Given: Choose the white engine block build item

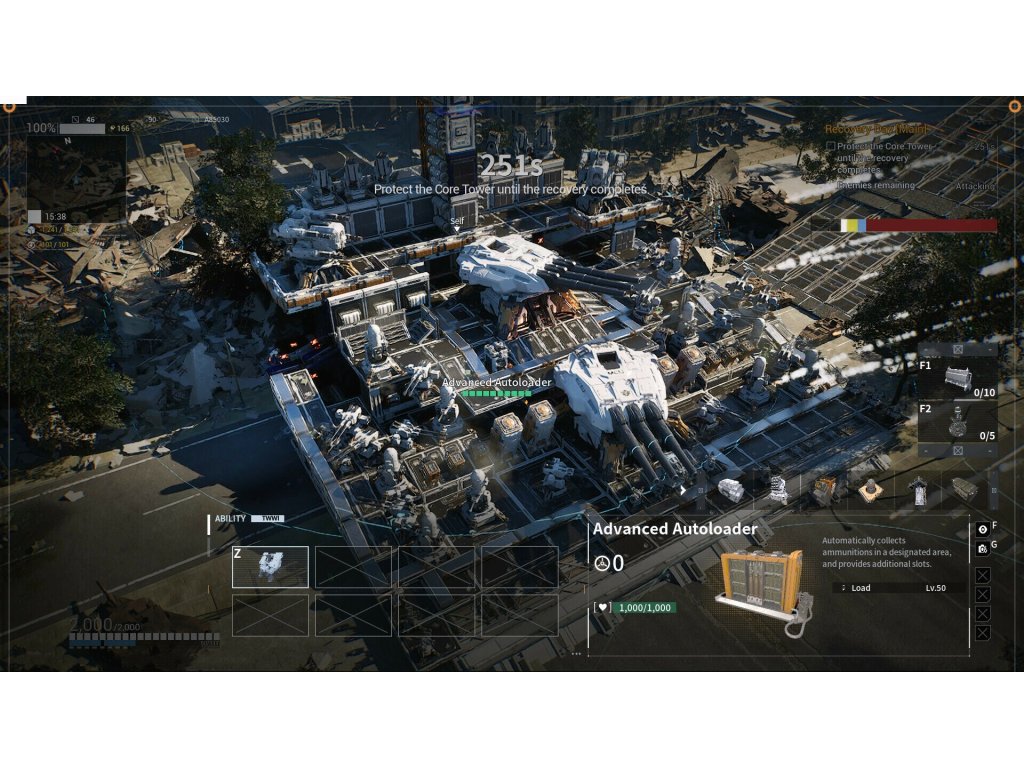Looking at the screenshot, I should [731, 489].
